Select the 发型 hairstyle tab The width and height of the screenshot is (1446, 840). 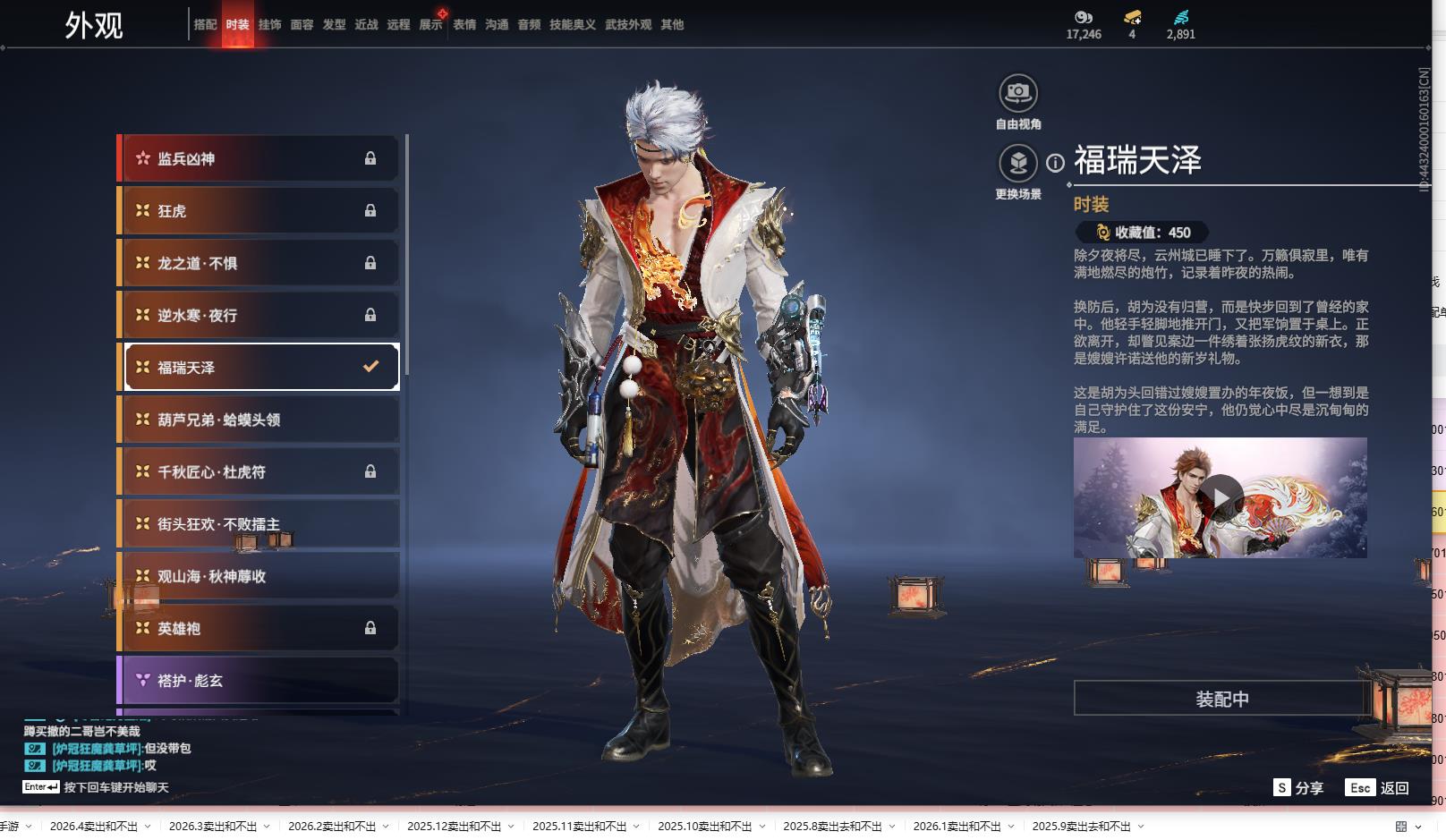click(x=334, y=25)
